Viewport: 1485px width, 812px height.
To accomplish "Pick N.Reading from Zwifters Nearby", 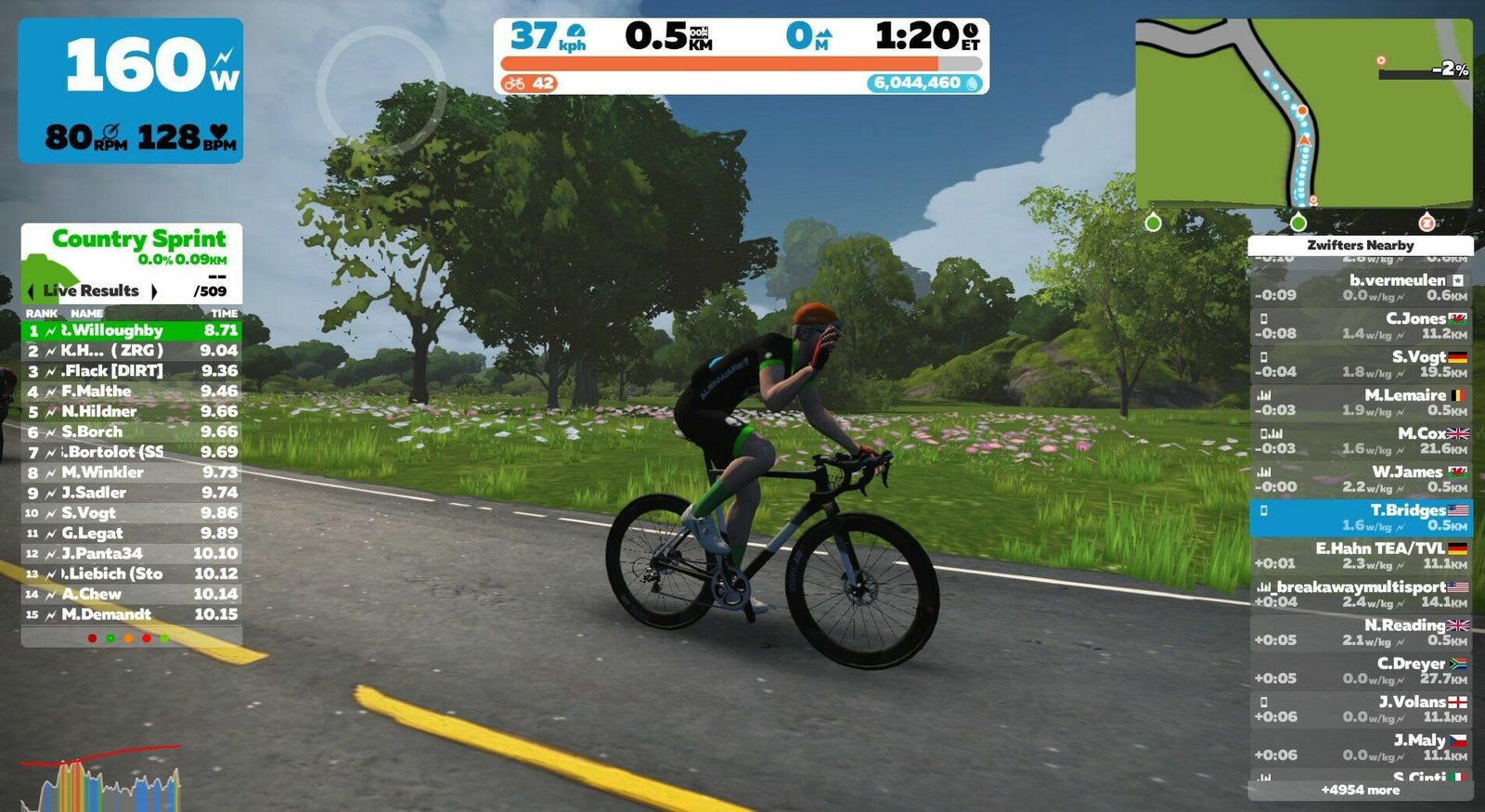I will click(x=1360, y=632).
